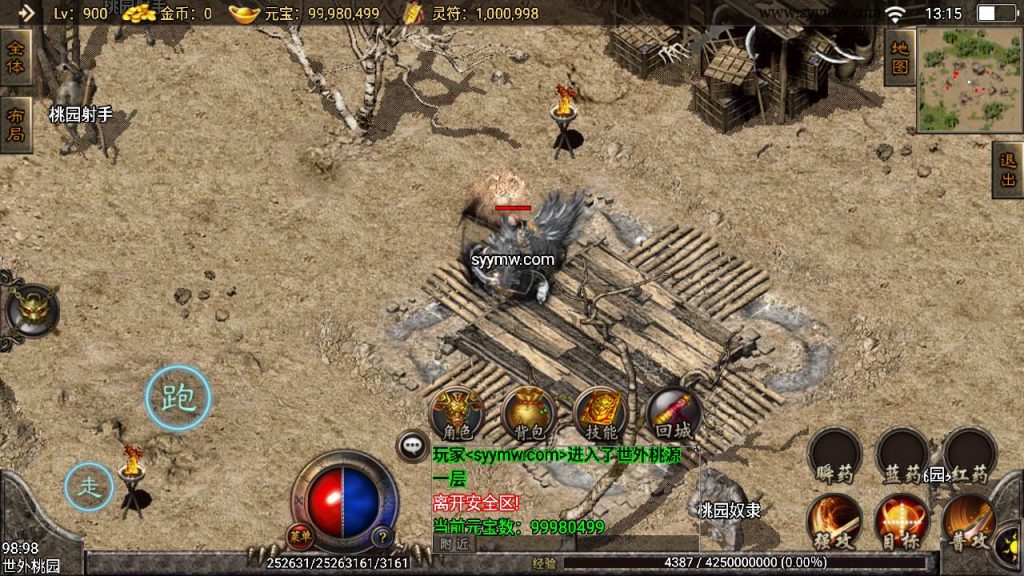The height and width of the screenshot is (576, 1024).
Task: Click the question mark help button
Action: point(381,535)
